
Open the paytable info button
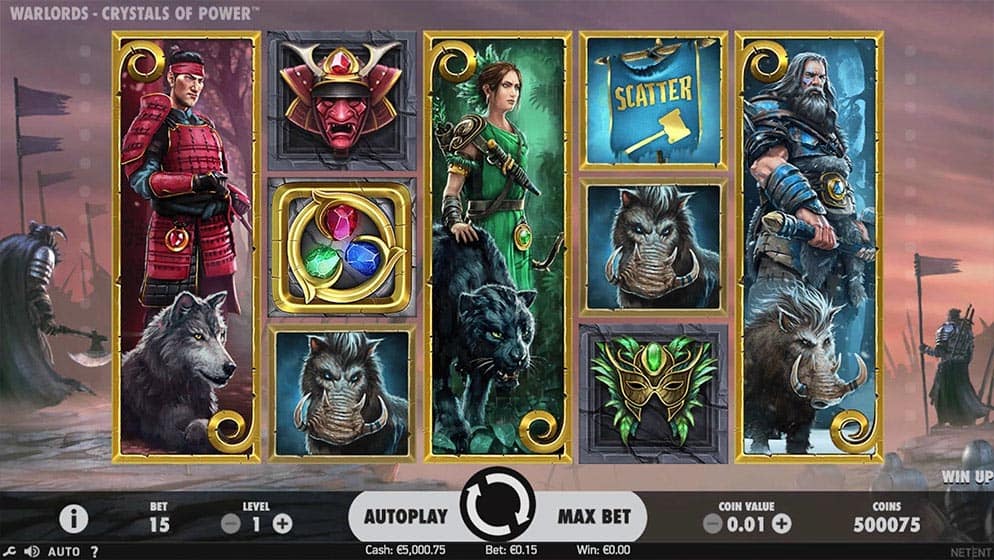point(72,518)
